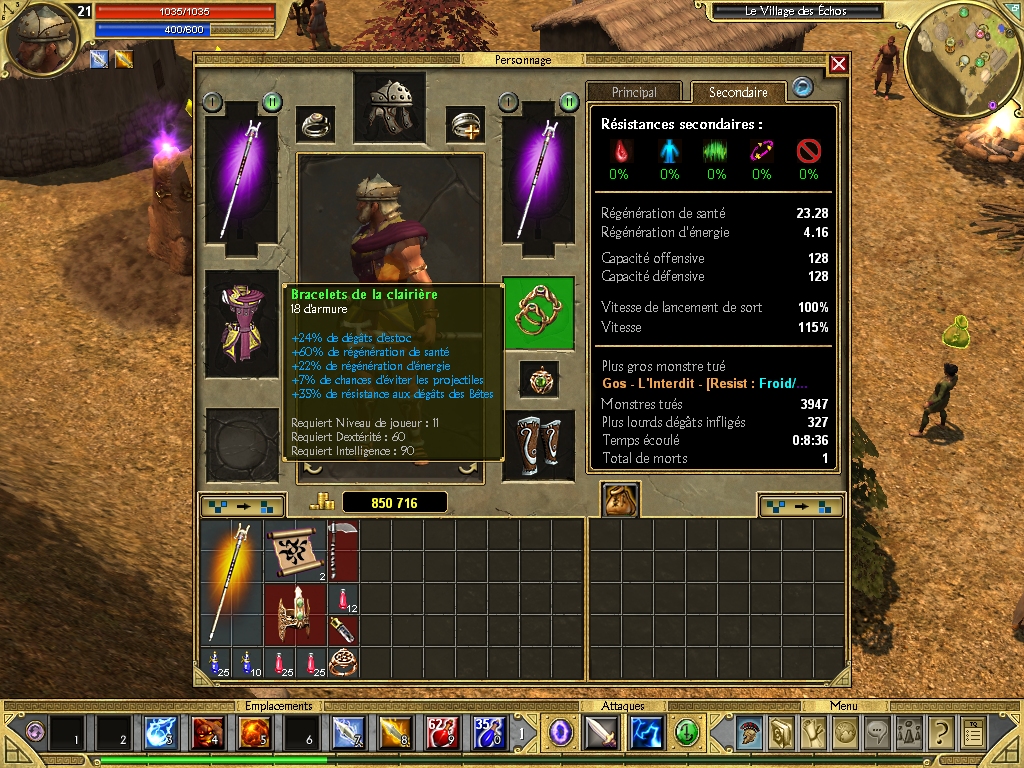The width and height of the screenshot is (1024, 768).
Task: Pick the scroll item in inventory
Action: 295,552
